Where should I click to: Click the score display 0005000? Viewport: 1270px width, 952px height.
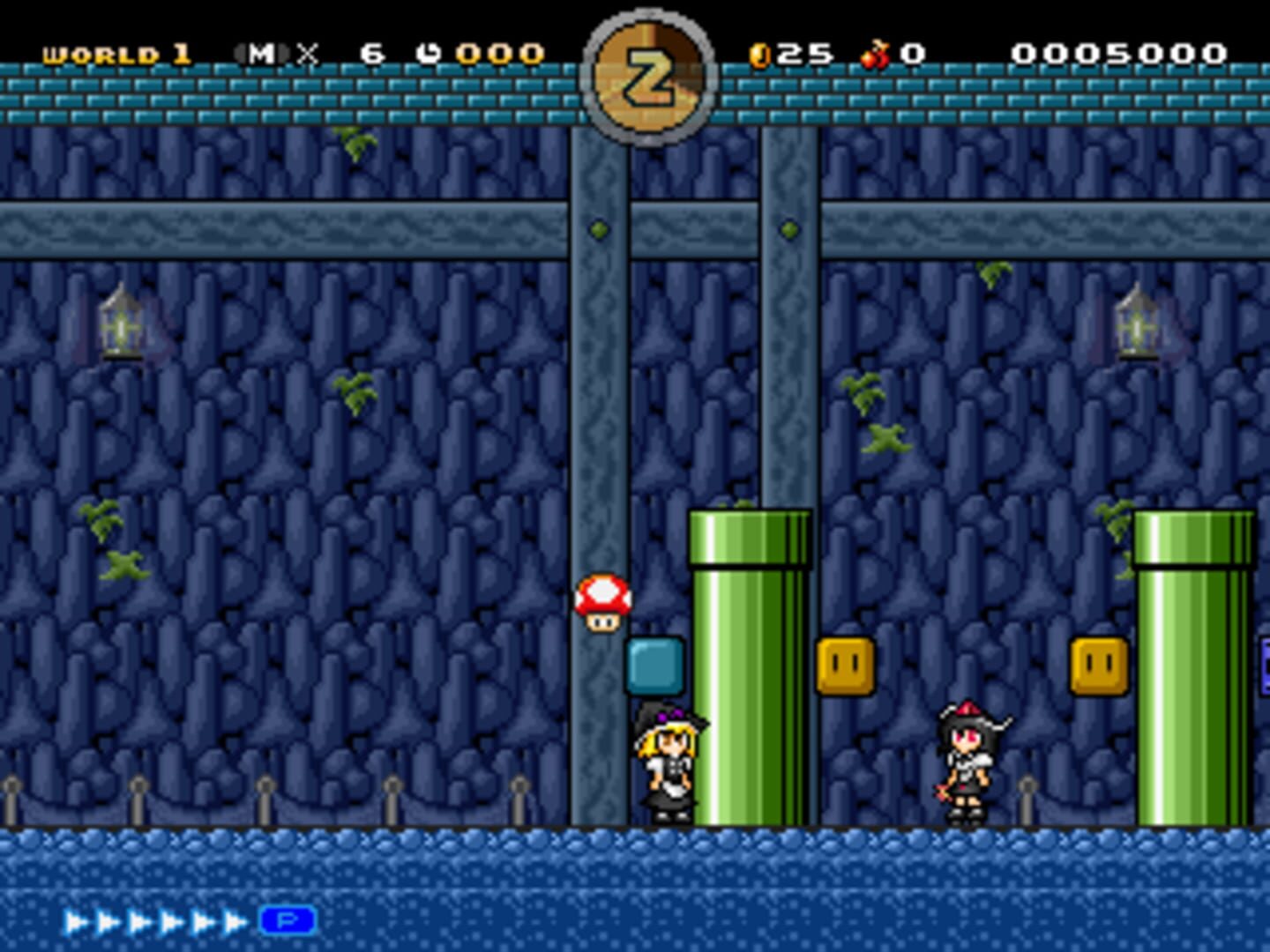pos(1120,53)
